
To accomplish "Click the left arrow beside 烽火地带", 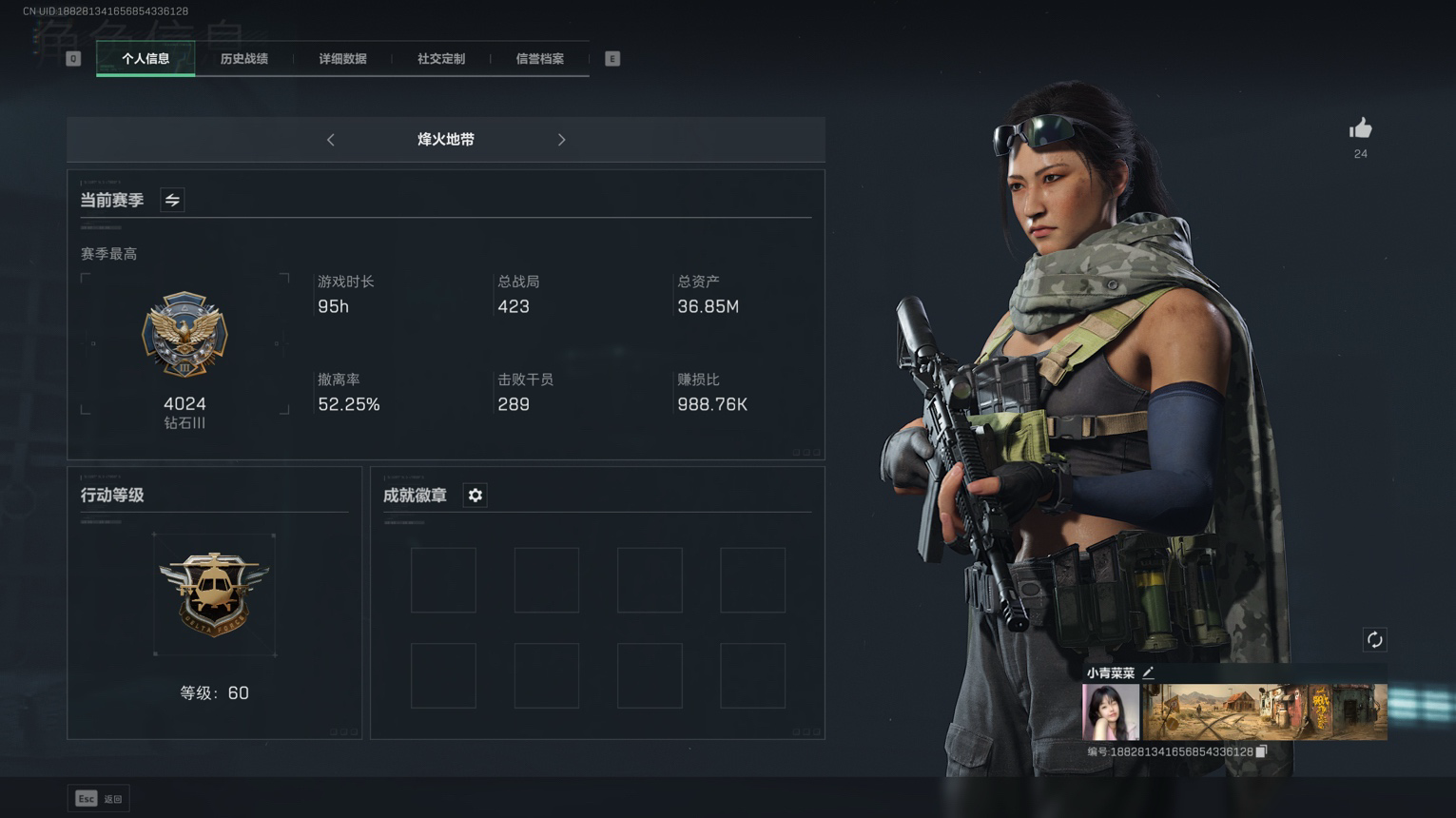I will tap(331, 140).
